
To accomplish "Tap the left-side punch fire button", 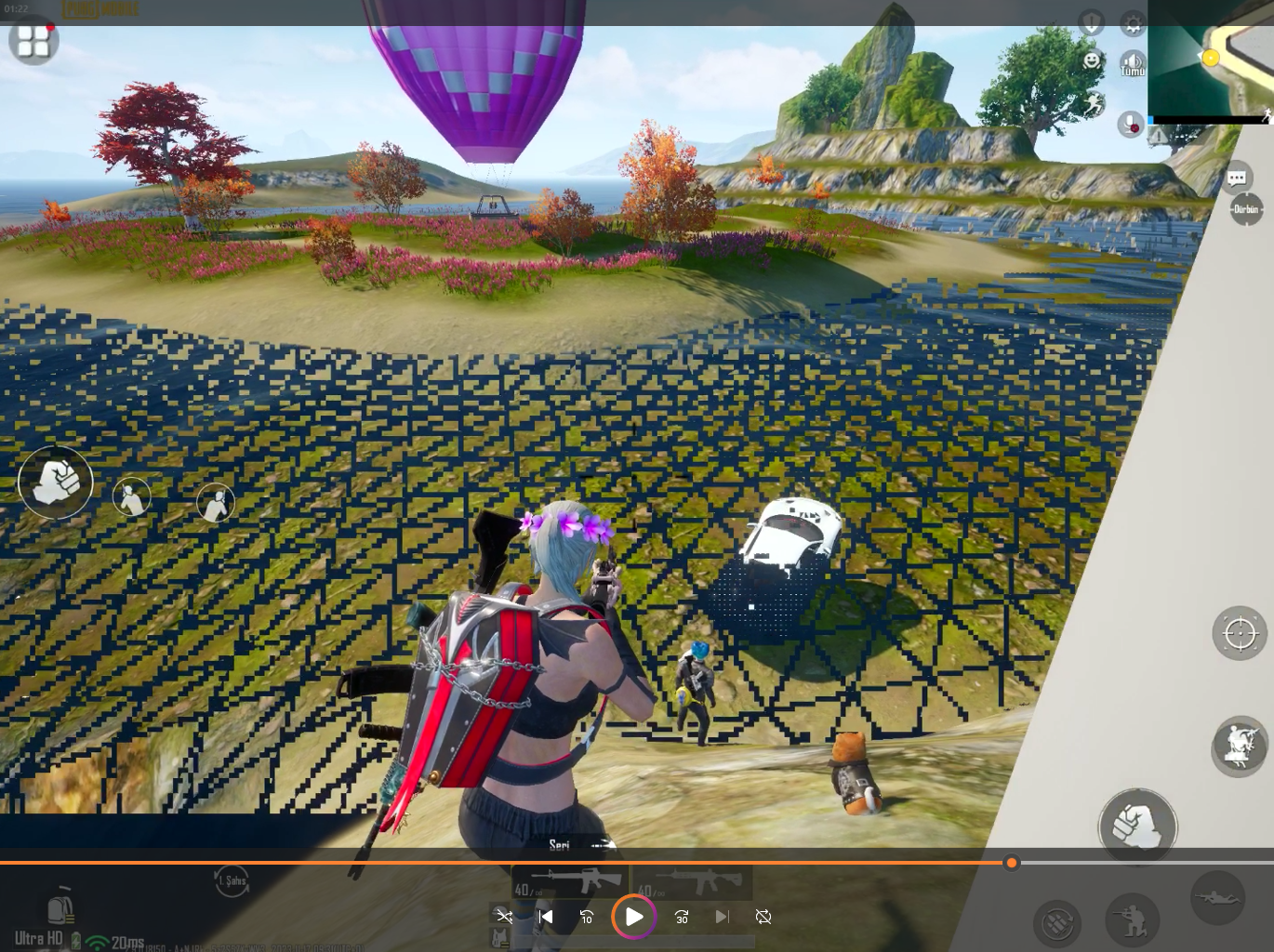I will 56,482.
